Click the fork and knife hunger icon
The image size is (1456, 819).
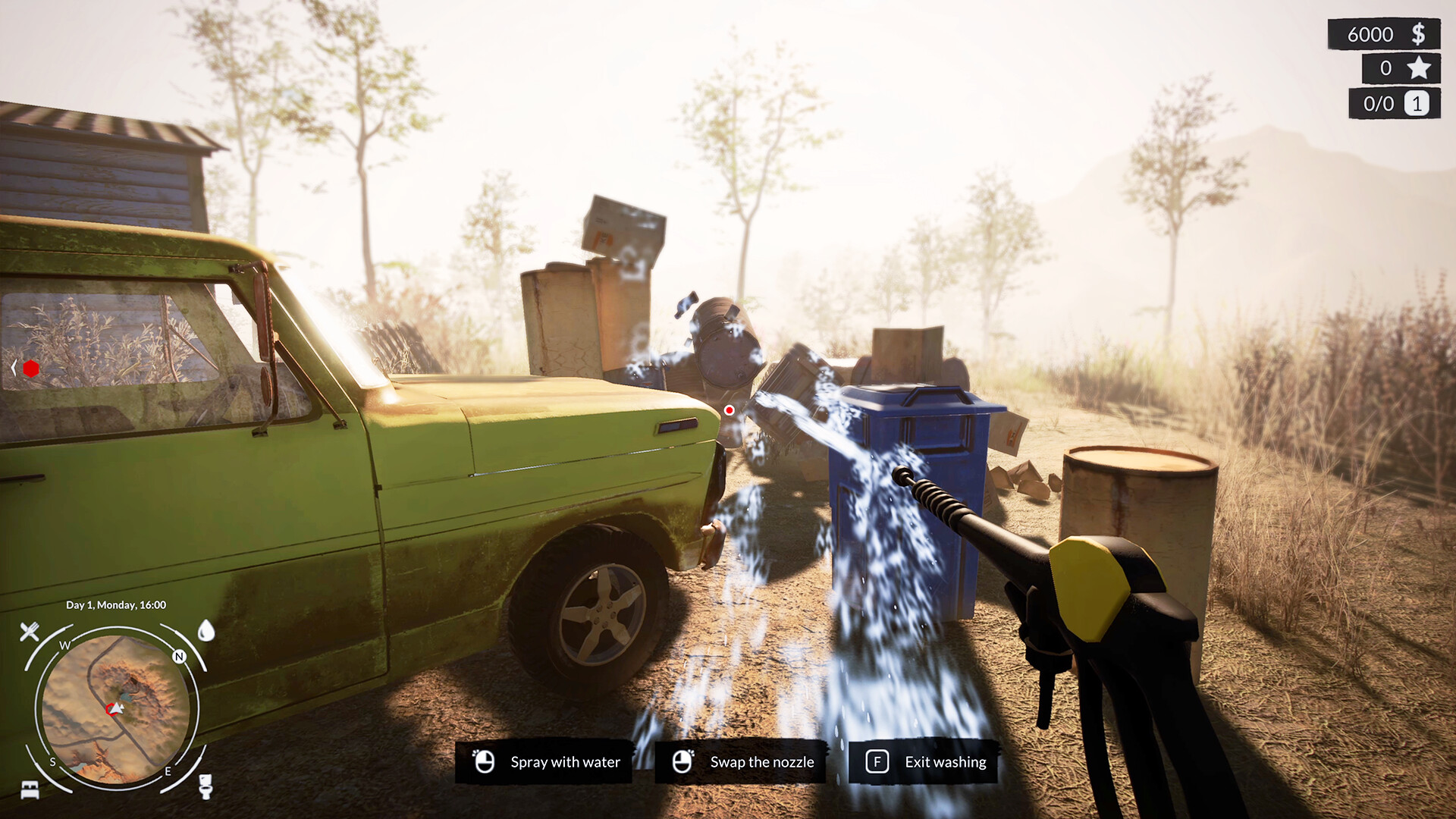coord(30,630)
